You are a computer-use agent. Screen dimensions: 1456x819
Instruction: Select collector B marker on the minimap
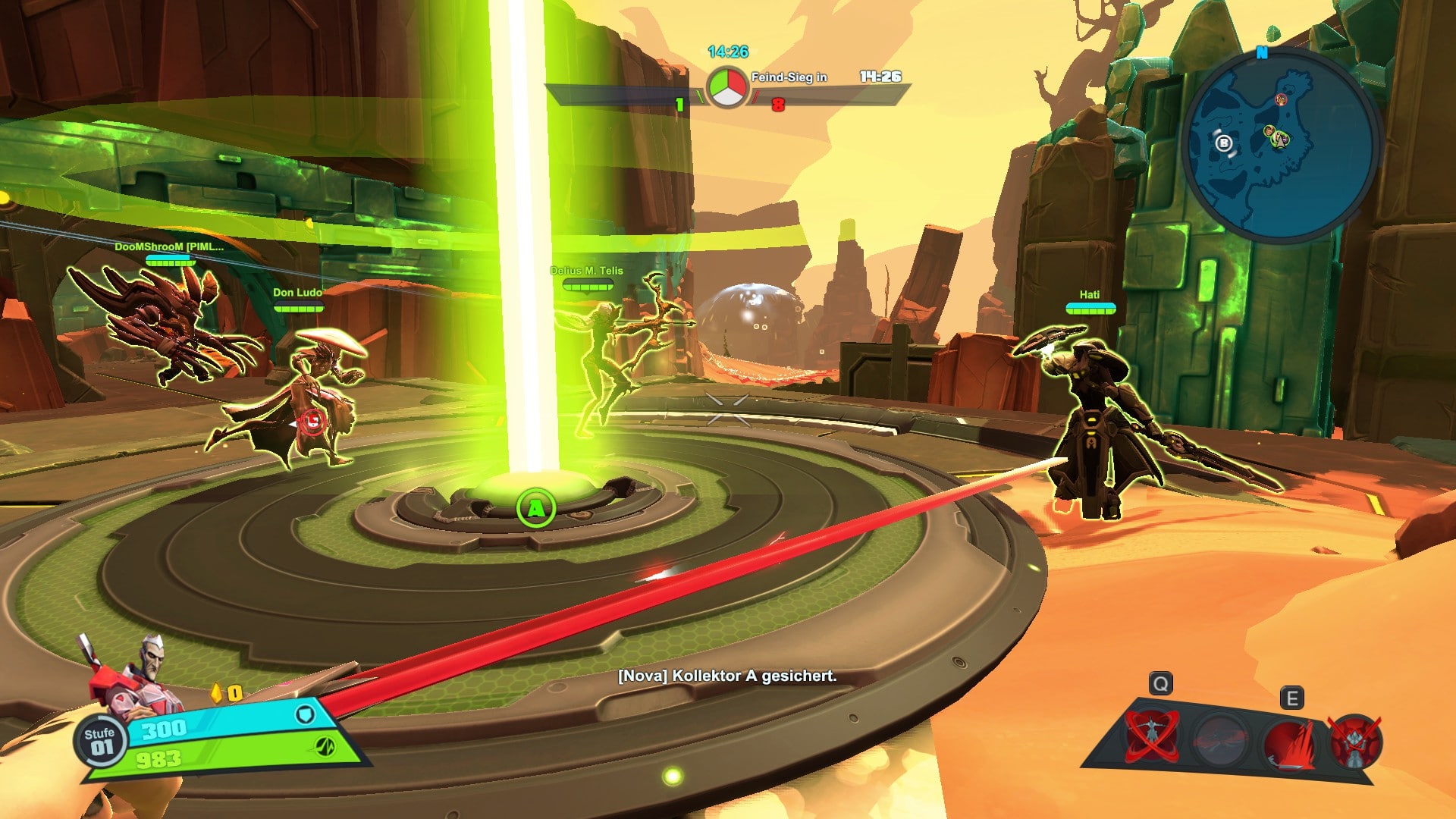(x=1223, y=143)
